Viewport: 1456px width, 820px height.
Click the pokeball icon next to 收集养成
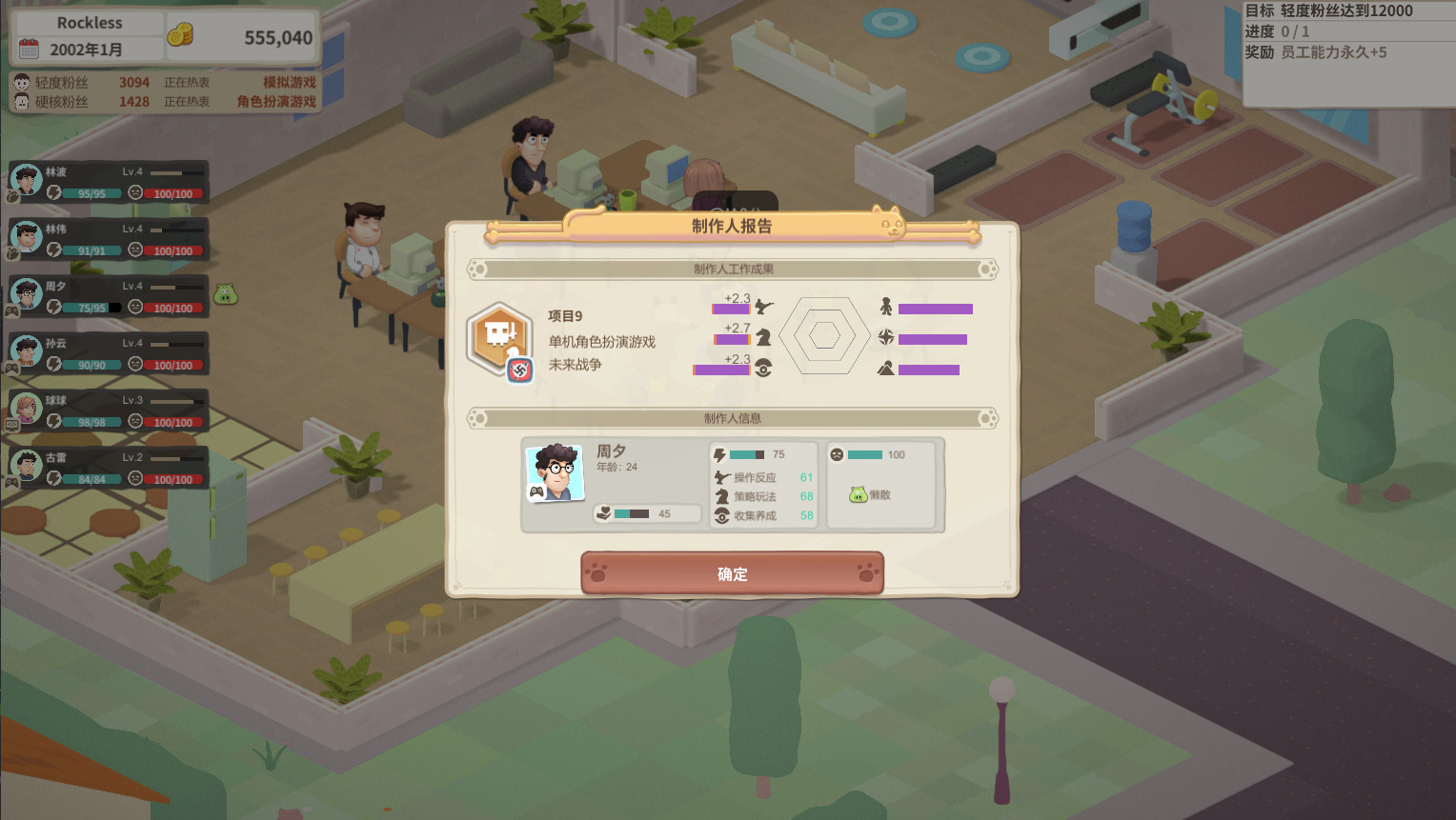[719, 515]
